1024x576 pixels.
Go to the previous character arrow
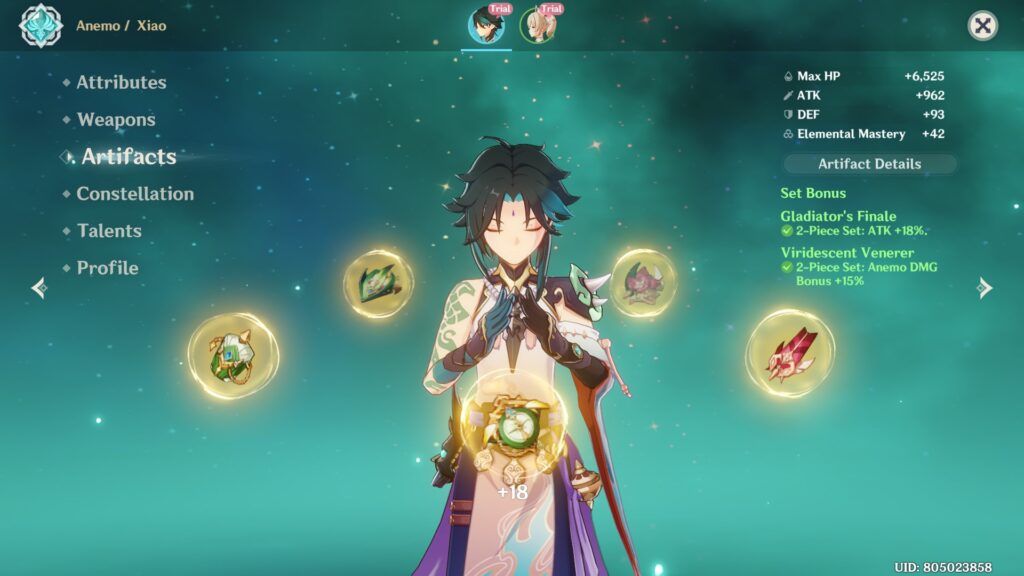(x=39, y=288)
